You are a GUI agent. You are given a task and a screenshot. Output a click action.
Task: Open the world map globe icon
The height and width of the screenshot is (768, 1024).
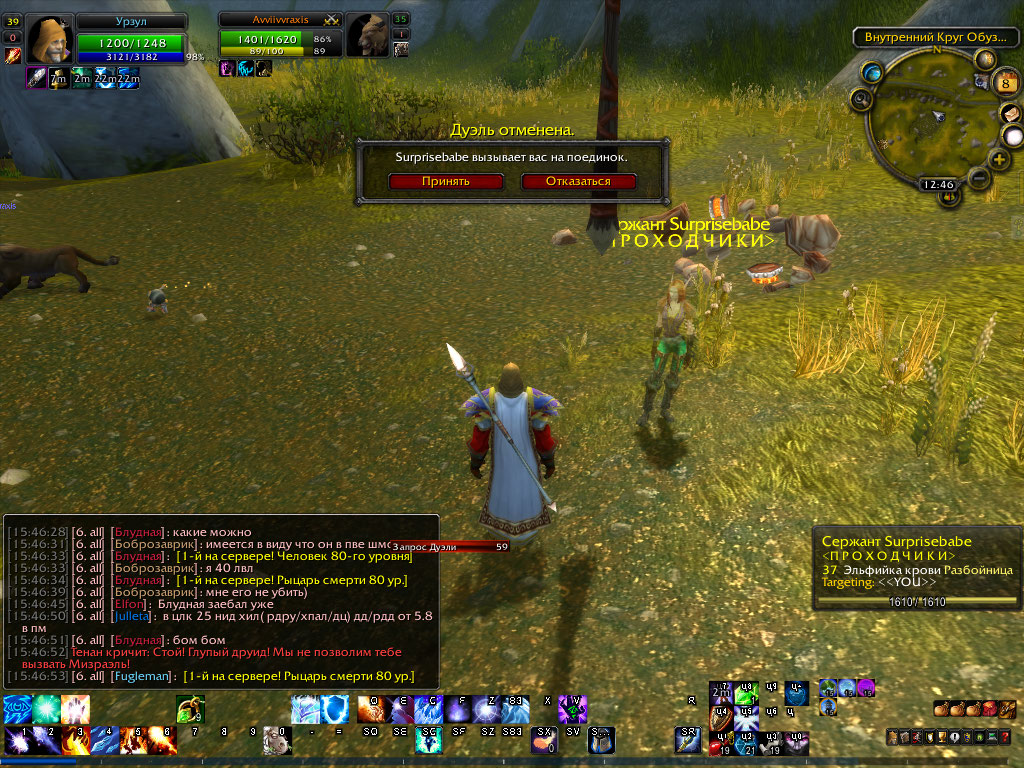pos(872,72)
